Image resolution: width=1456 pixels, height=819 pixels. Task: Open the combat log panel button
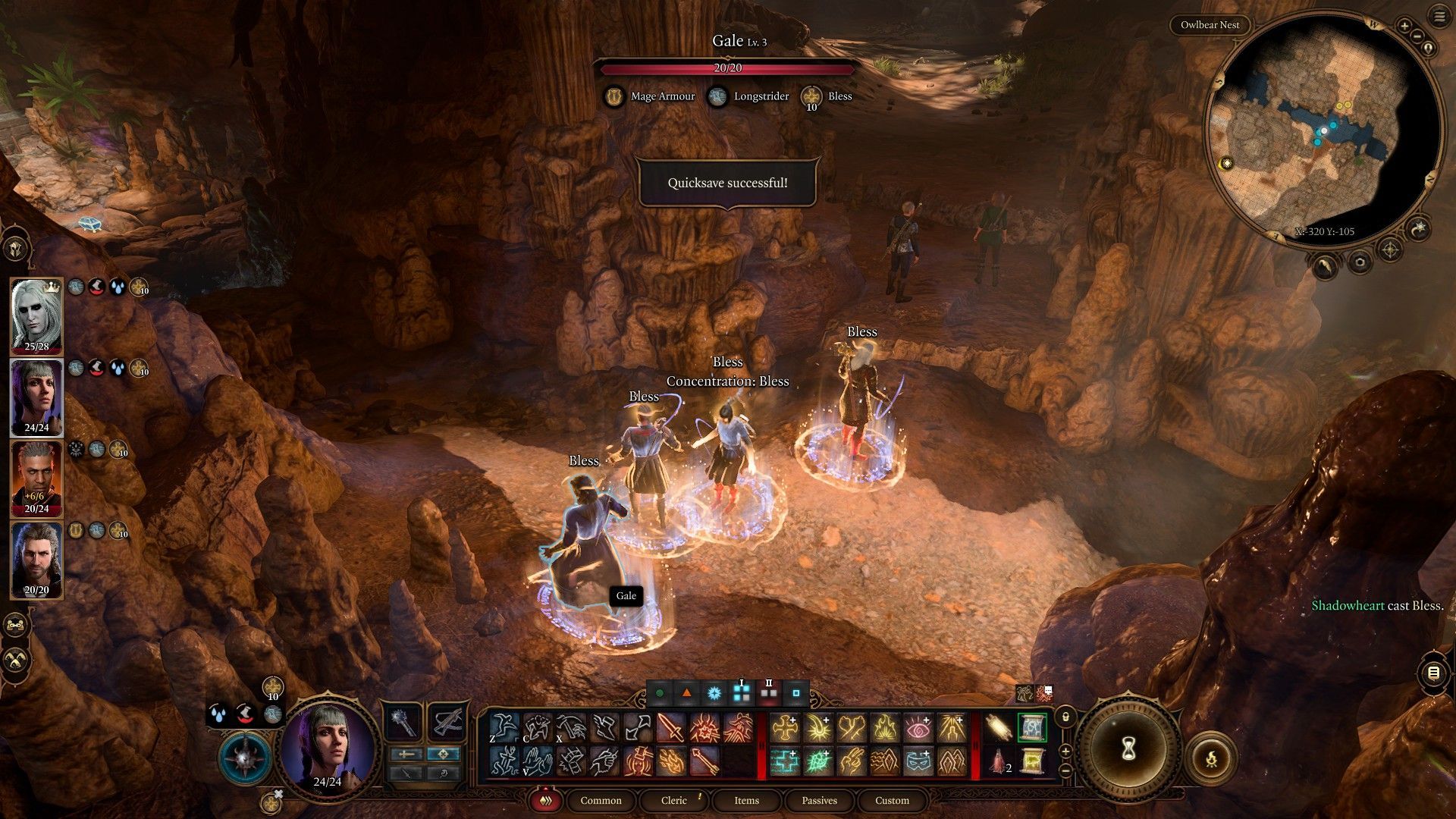(x=1432, y=673)
